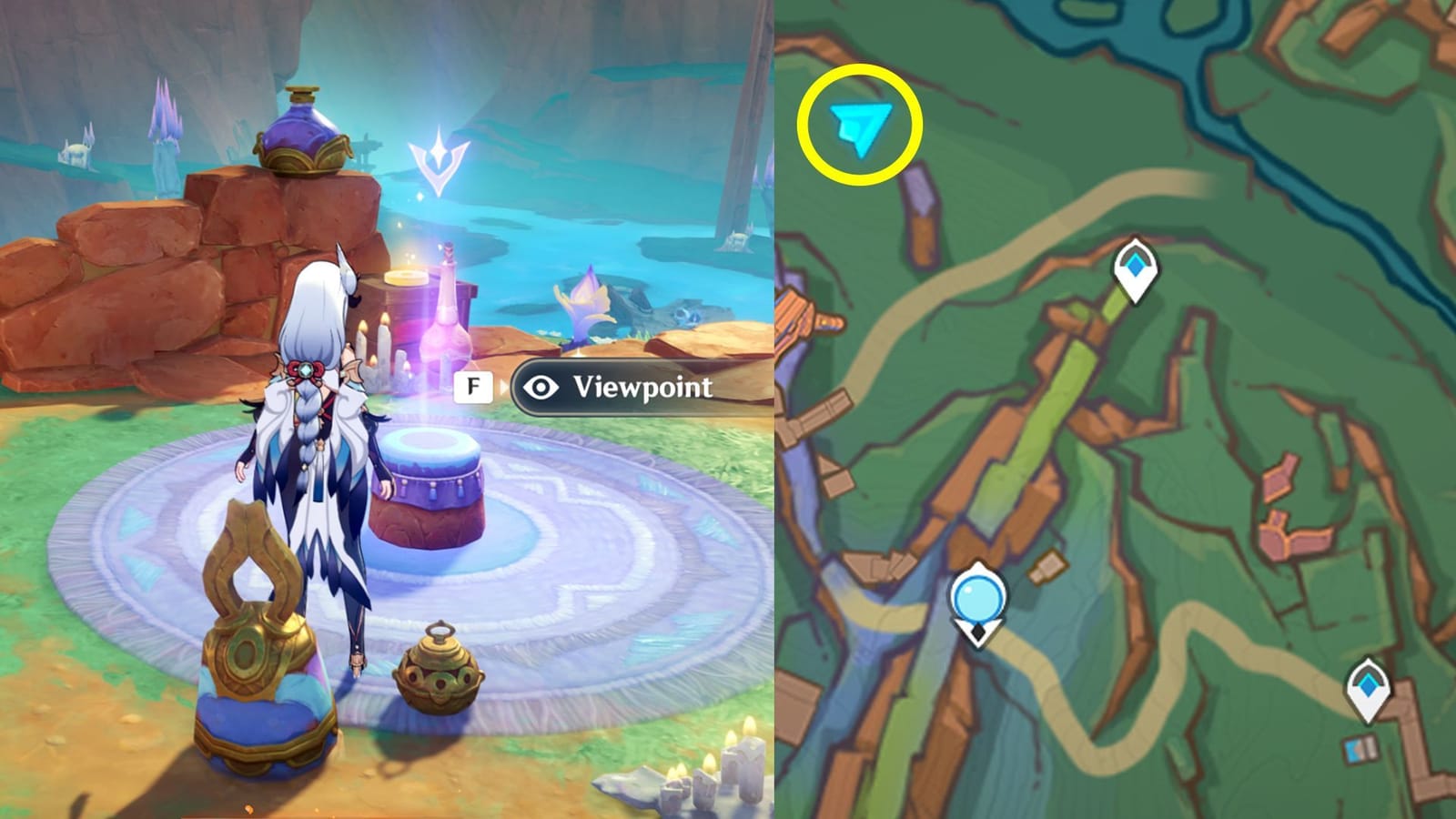The width and height of the screenshot is (1456, 819).
Task: Expand the yellow highlight circle around the map arrow
Action: [858, 125]
